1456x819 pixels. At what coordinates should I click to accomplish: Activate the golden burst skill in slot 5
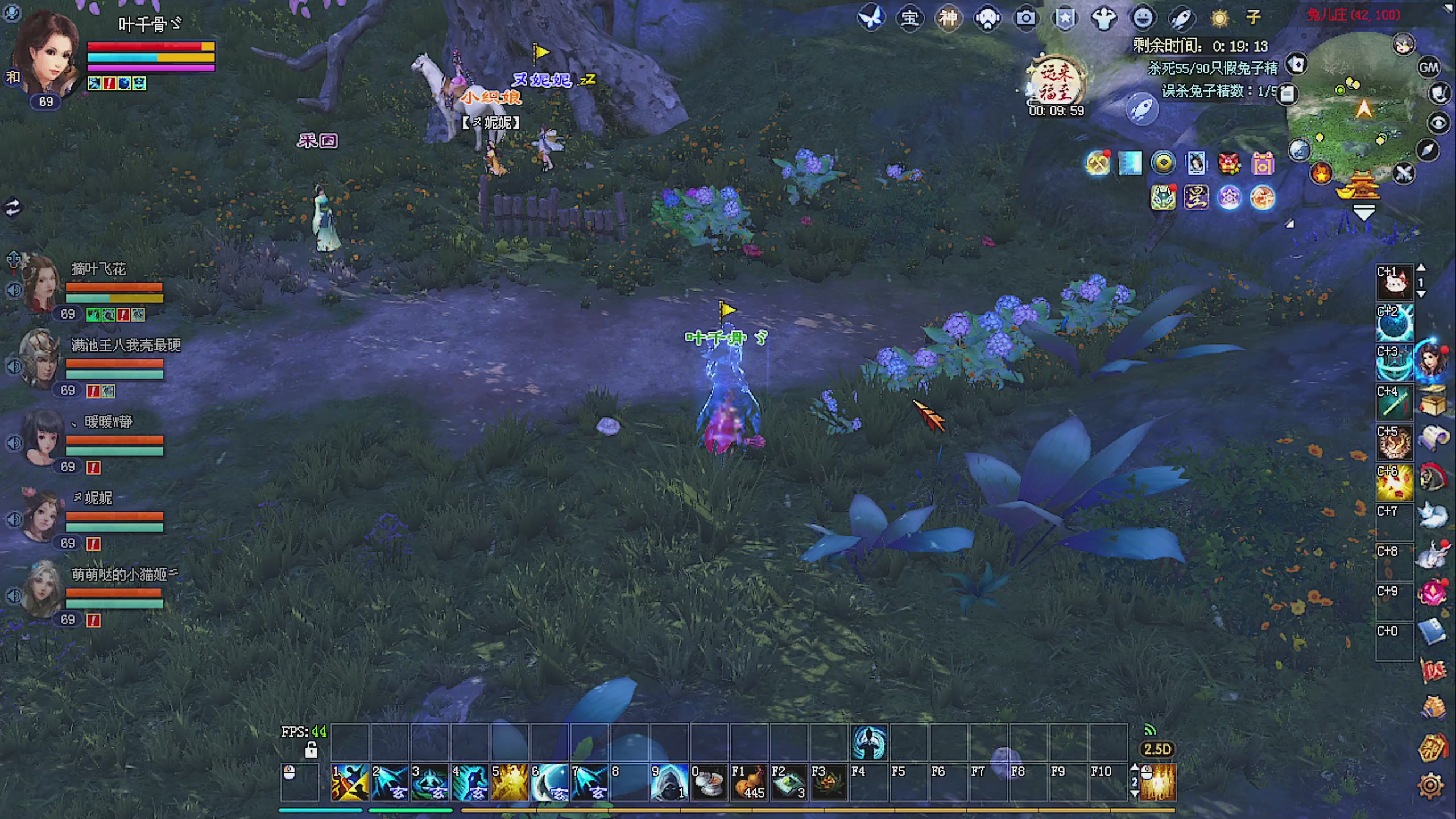click(510, 783)
